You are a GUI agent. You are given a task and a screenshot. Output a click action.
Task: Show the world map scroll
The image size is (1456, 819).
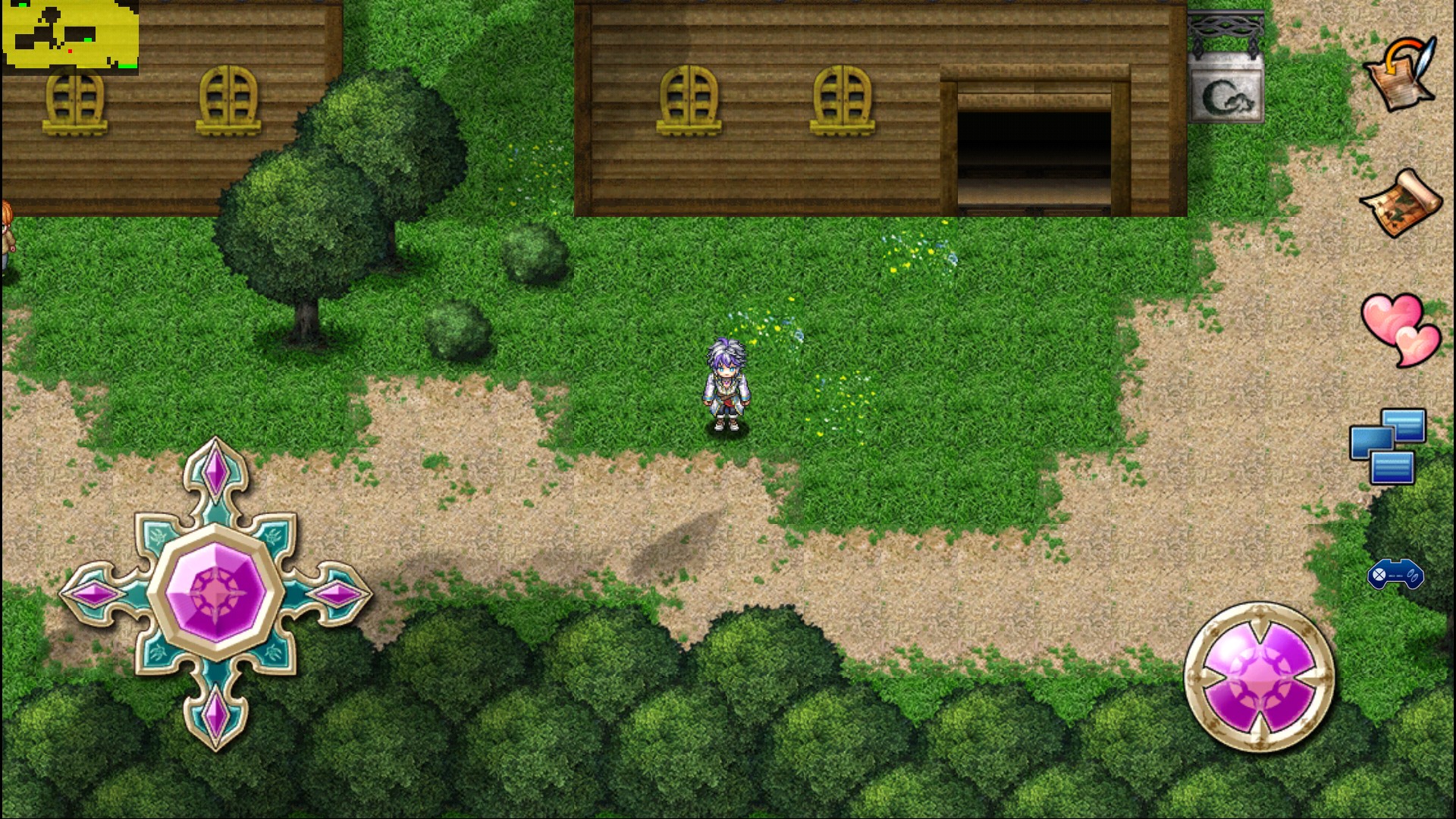click(1401, 203)
